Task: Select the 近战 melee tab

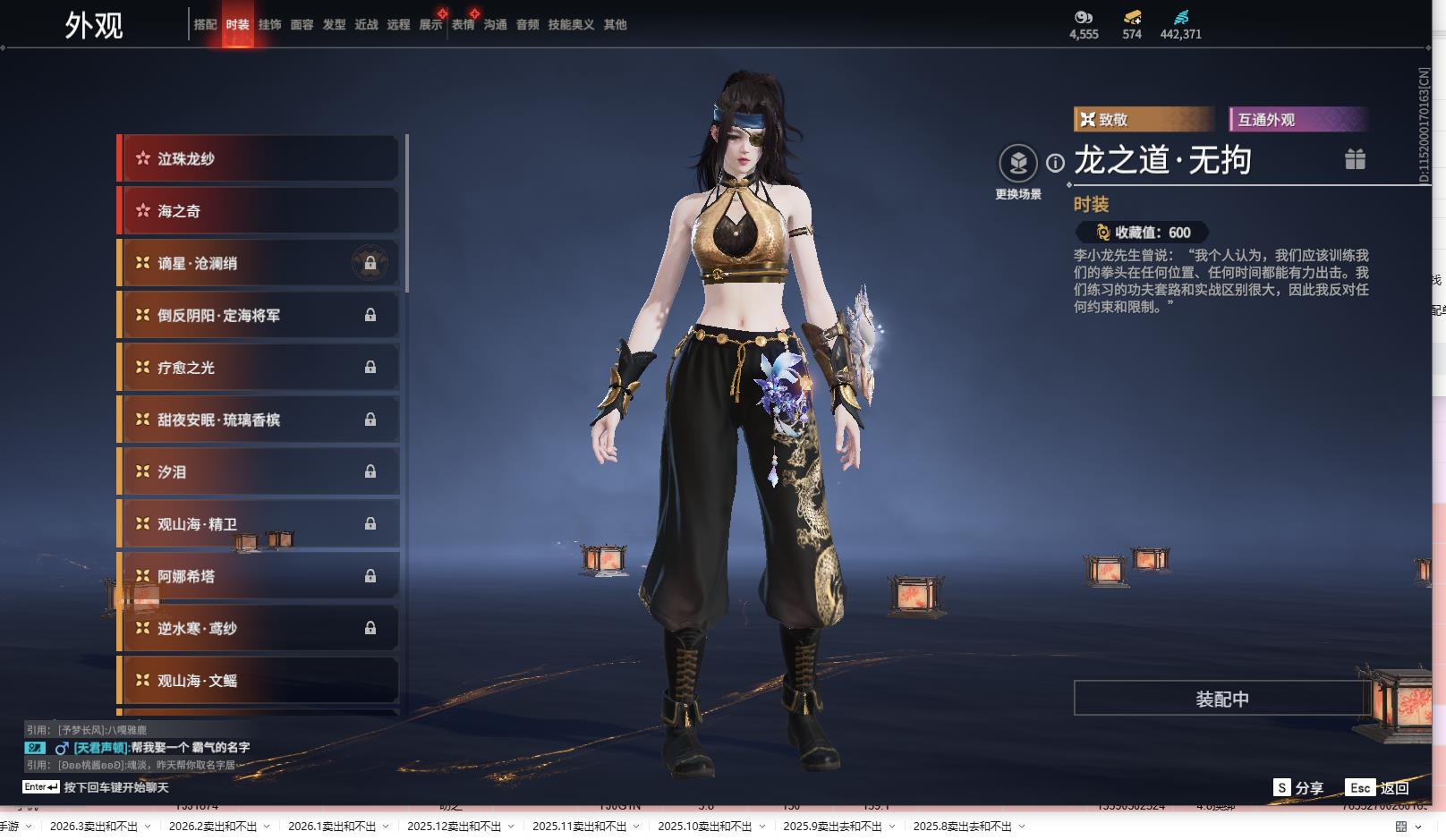Action: pos(366,25)
